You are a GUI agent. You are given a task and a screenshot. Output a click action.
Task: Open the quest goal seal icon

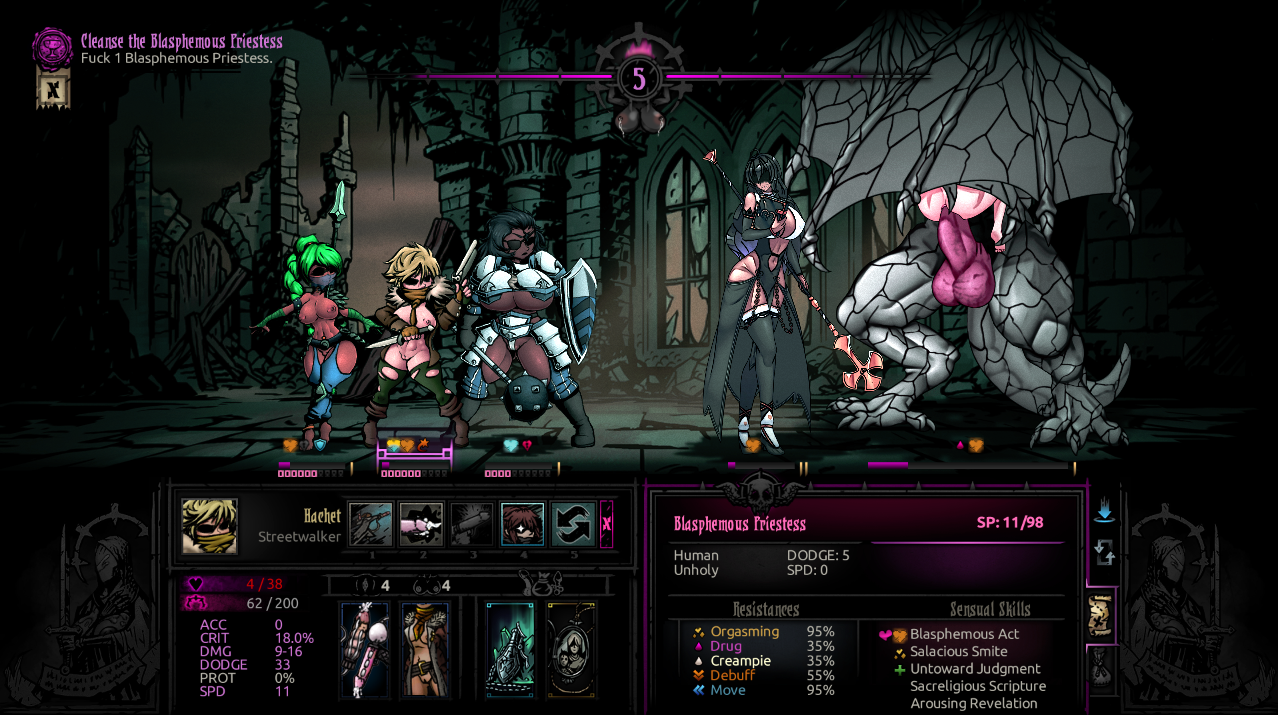click(x=52, y=47)
